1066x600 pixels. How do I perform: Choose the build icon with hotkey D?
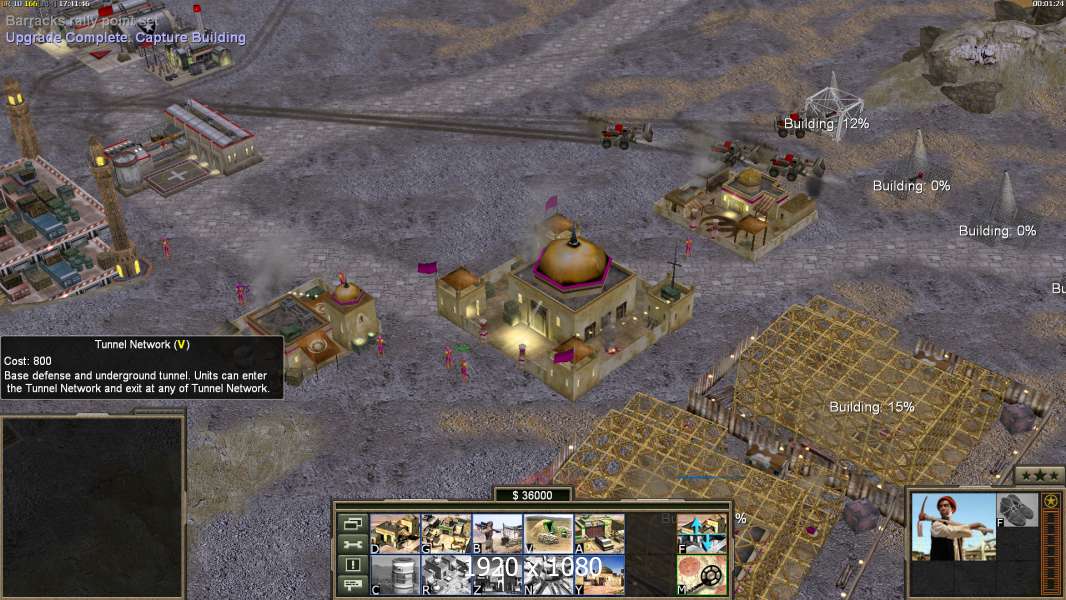pos(395,533)
